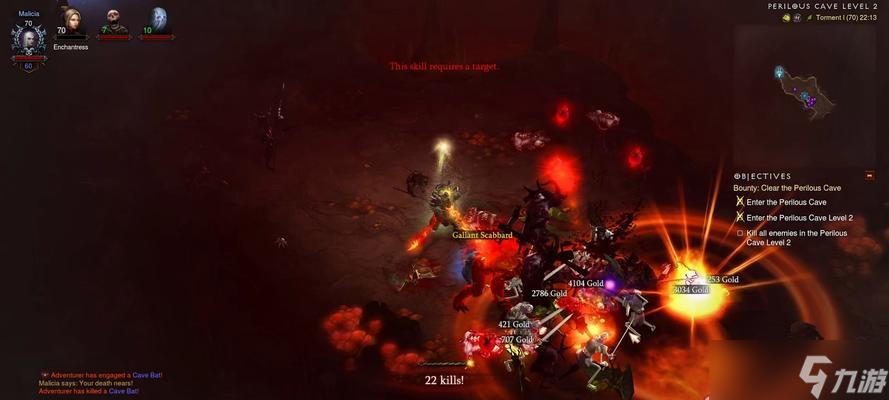Screen dimensions: 889x400
Task: Open the chat log at the Cave Bat messages
Action: (x=100, y=383)
